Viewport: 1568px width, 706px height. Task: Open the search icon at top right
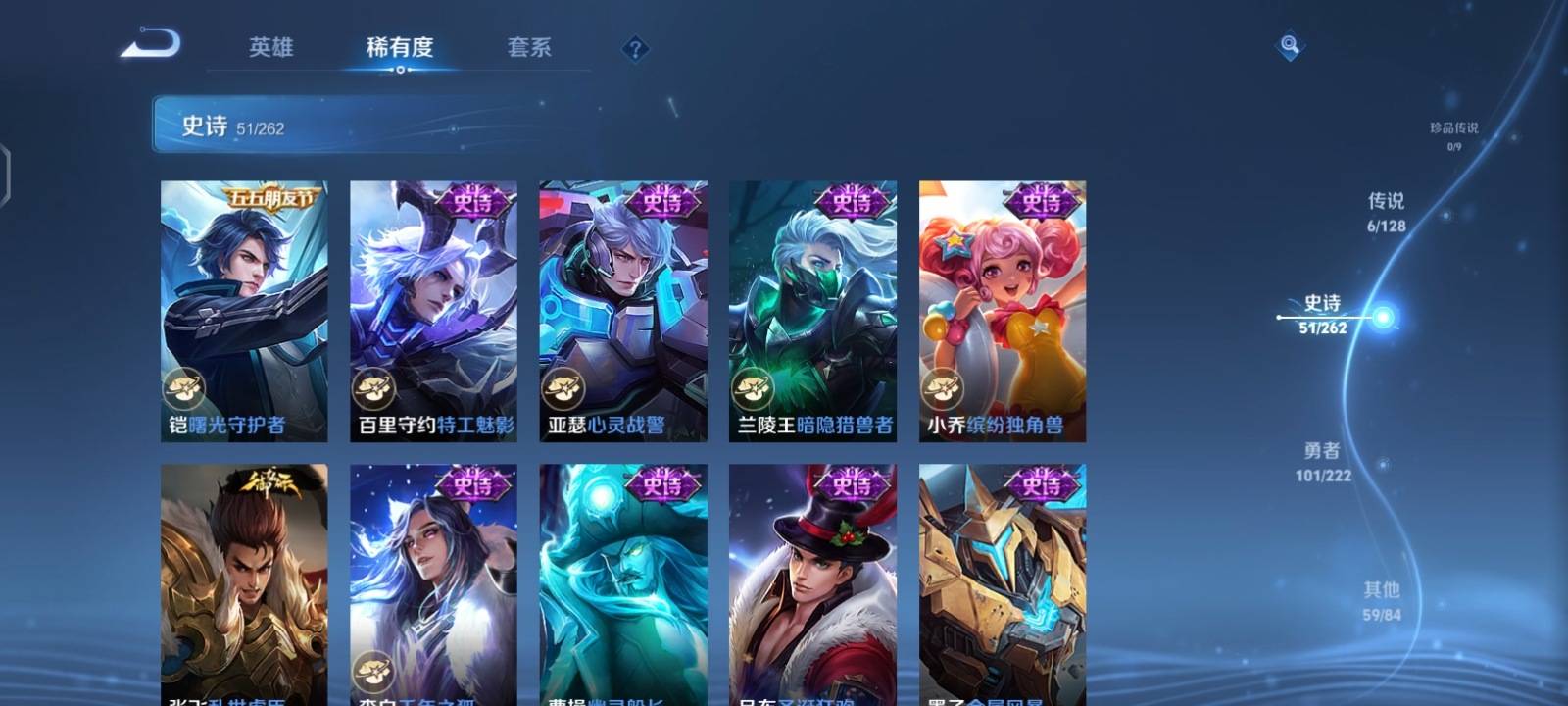click(x=1287, y=41)
